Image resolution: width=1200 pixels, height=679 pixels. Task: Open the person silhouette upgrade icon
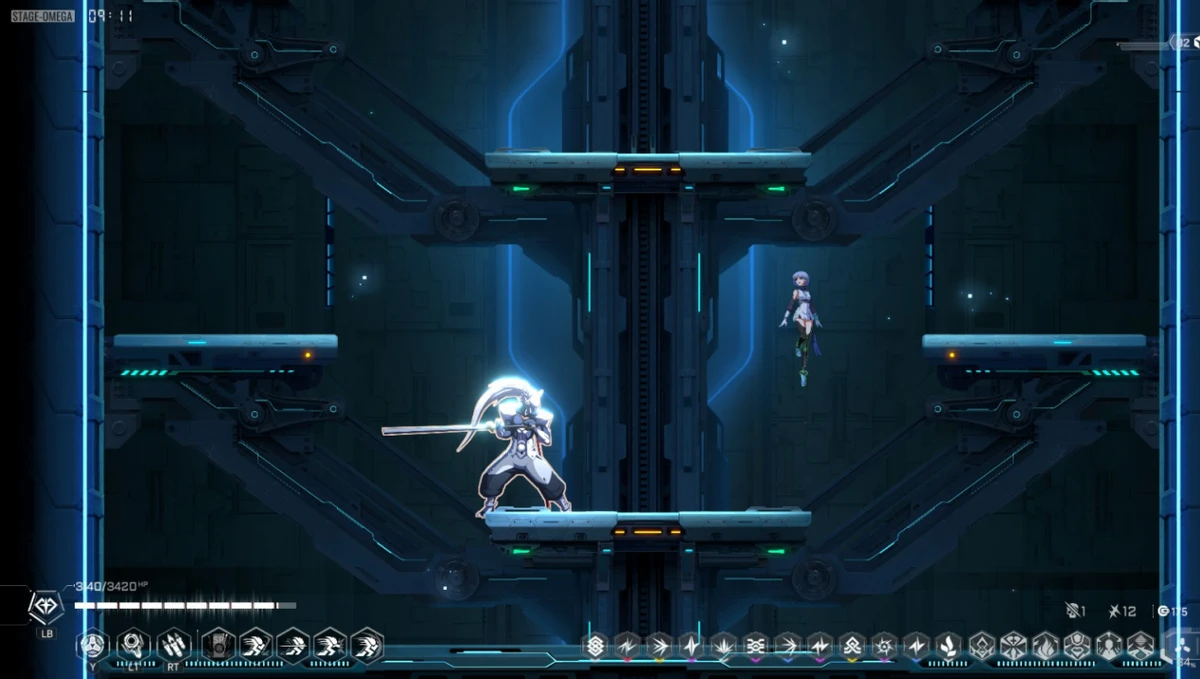point(1109,646)
